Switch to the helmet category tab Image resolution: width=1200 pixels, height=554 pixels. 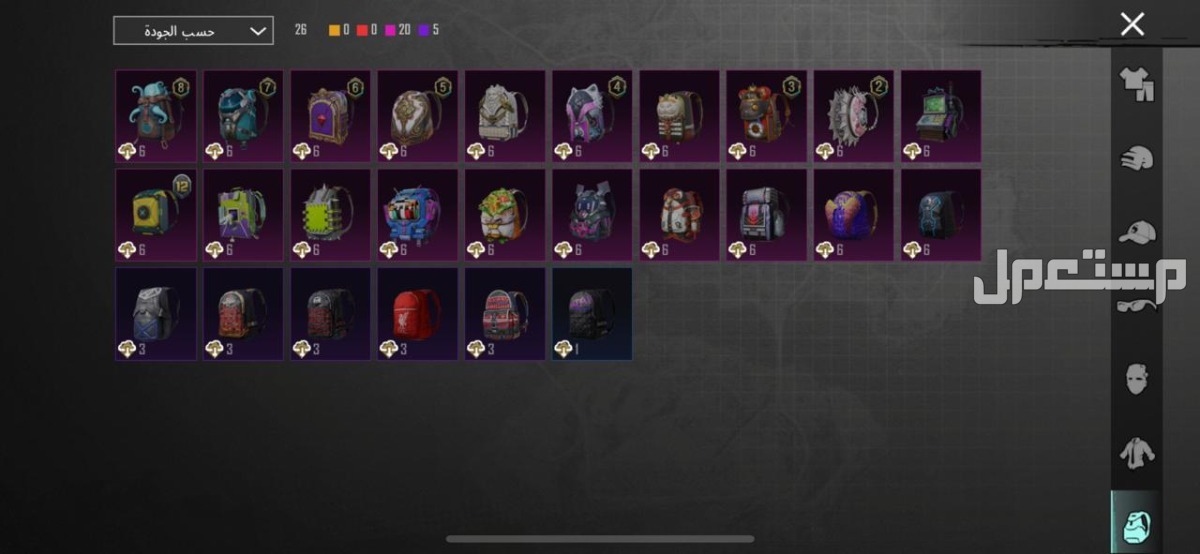[1136, 158]
